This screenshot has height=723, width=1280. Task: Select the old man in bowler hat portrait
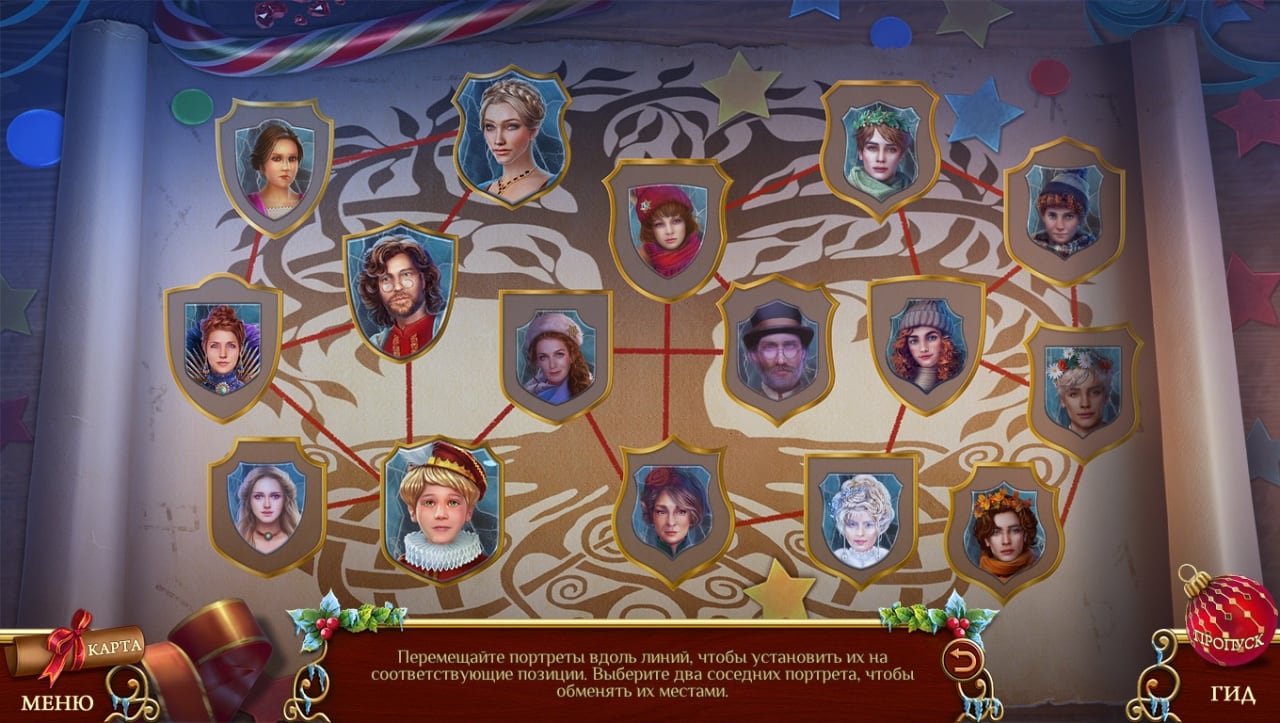pyautogui.click(x=778, y=349)
